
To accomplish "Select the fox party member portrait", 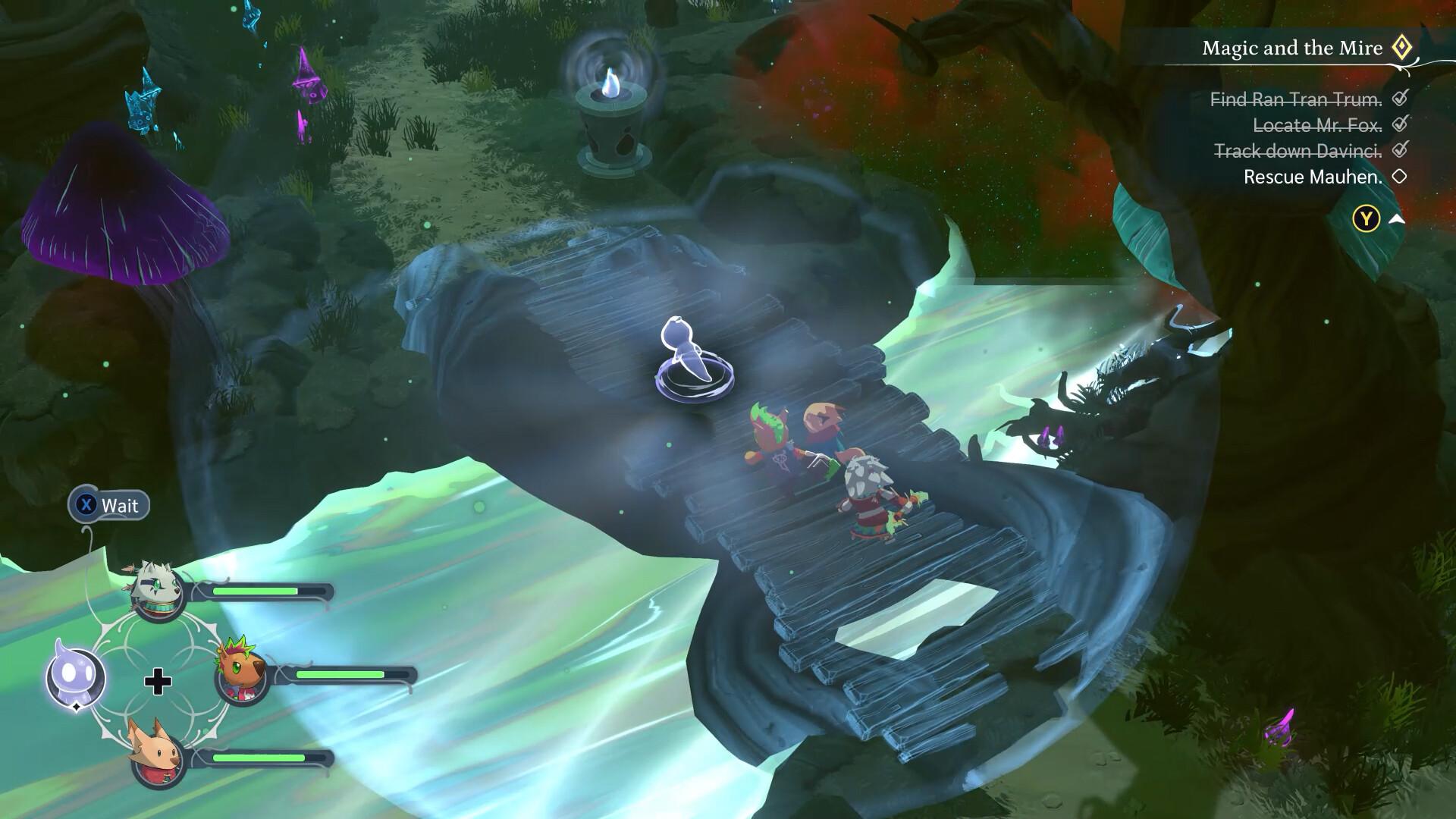I will 158,755.
